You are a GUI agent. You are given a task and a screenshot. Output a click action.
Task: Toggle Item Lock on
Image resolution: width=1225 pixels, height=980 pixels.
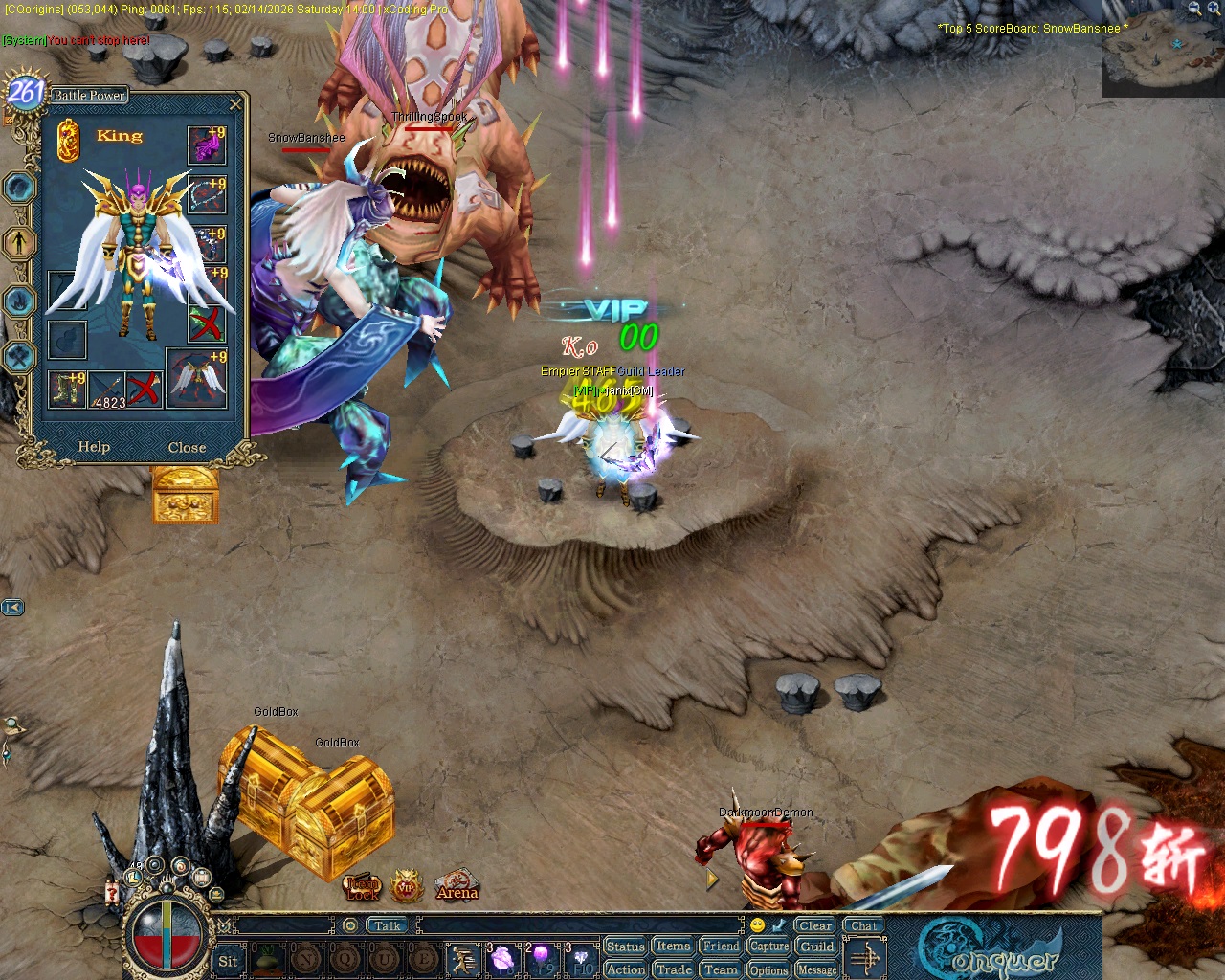[x=361, y=888]
